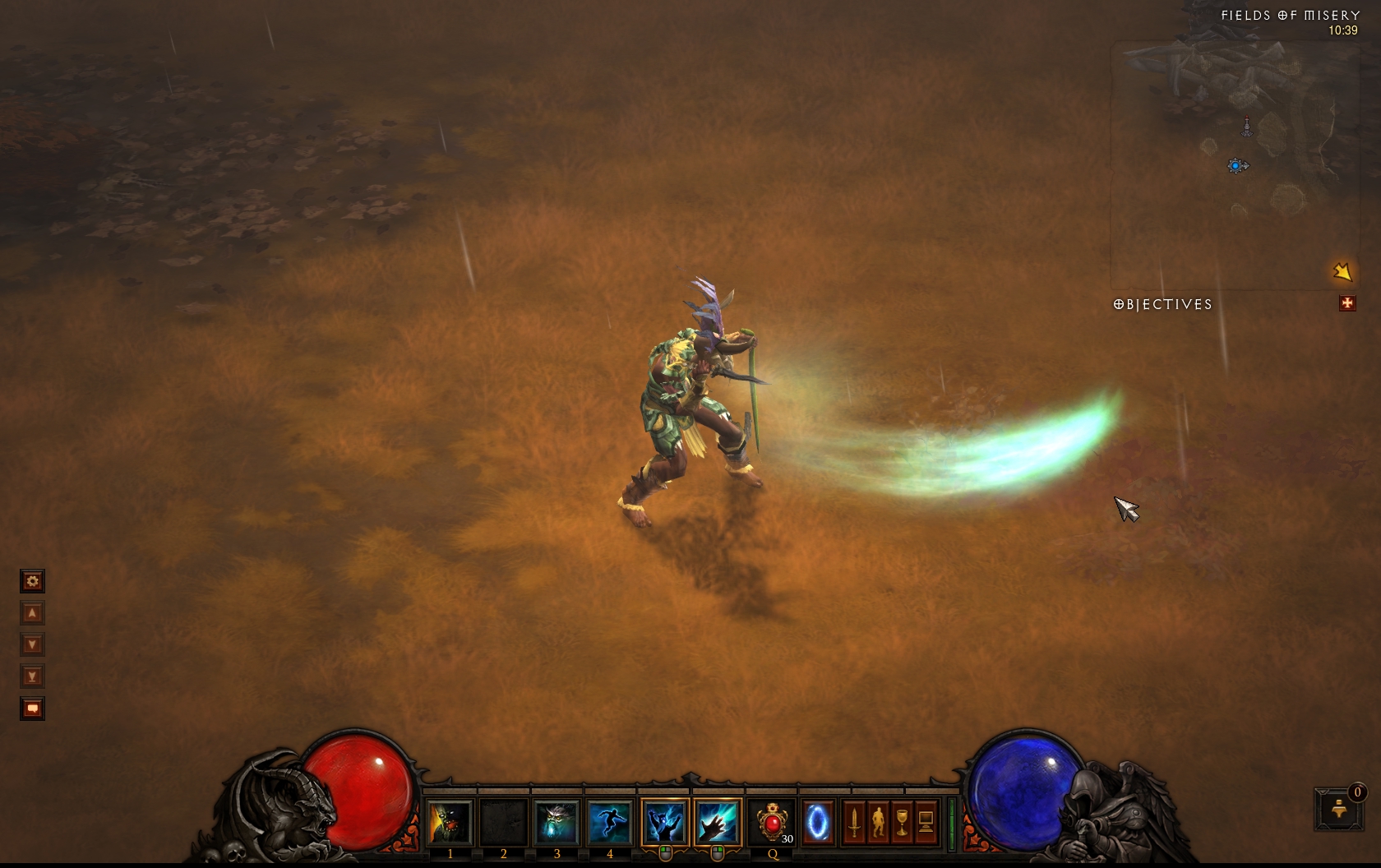Open the character figure skills menu

tap(878, 821)
